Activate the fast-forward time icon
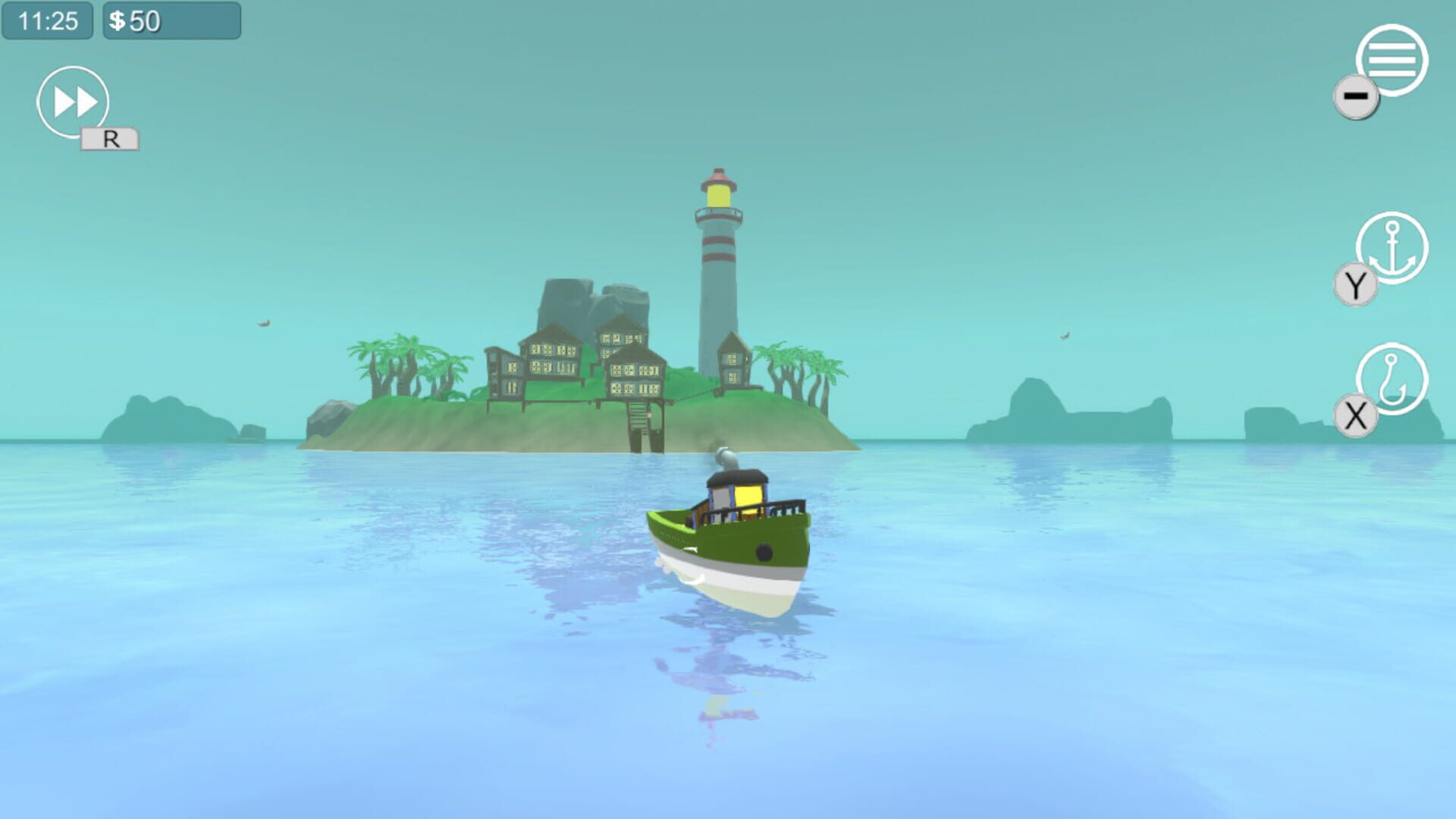 click(x=74, y=101)
